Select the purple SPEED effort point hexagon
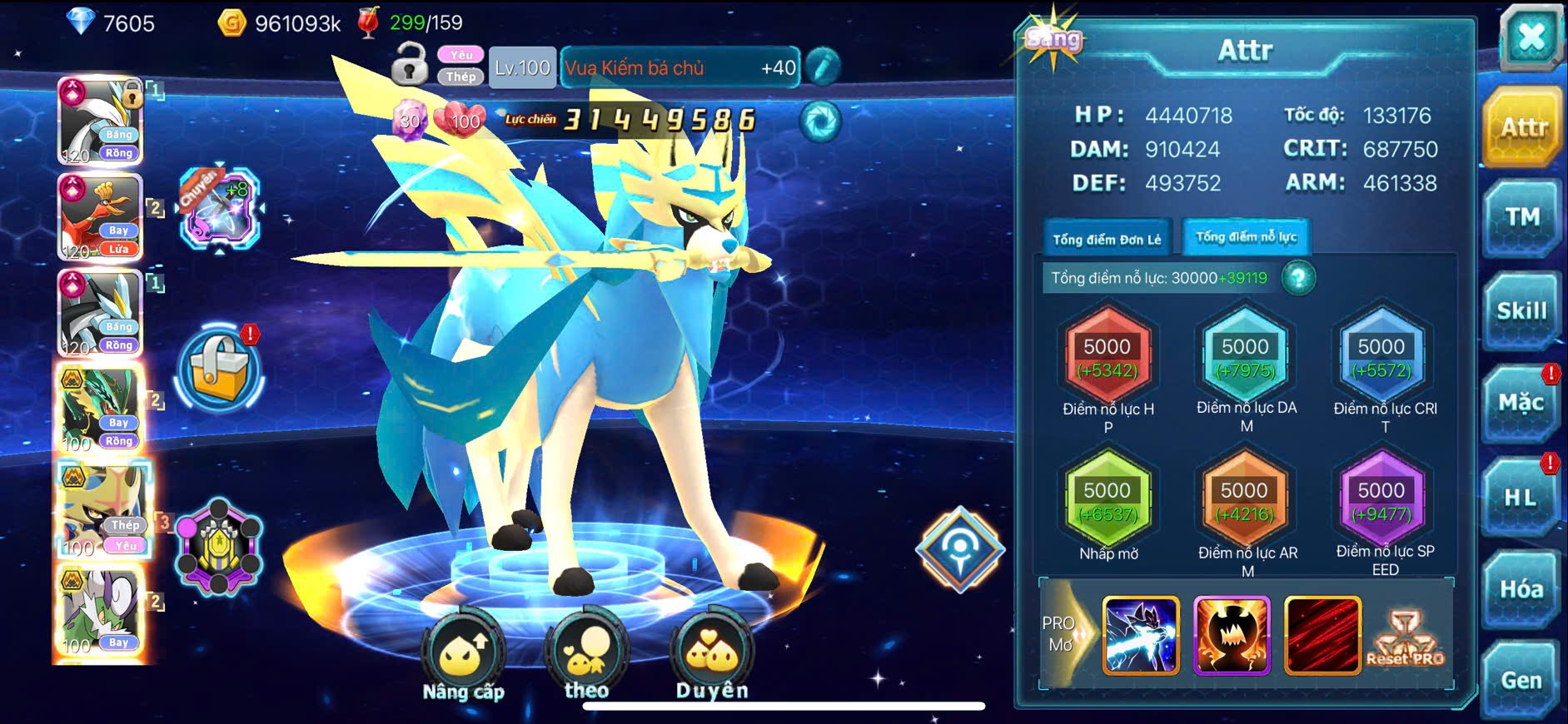The width and height of the screenshot is (1568, 724). (1381, 501)
